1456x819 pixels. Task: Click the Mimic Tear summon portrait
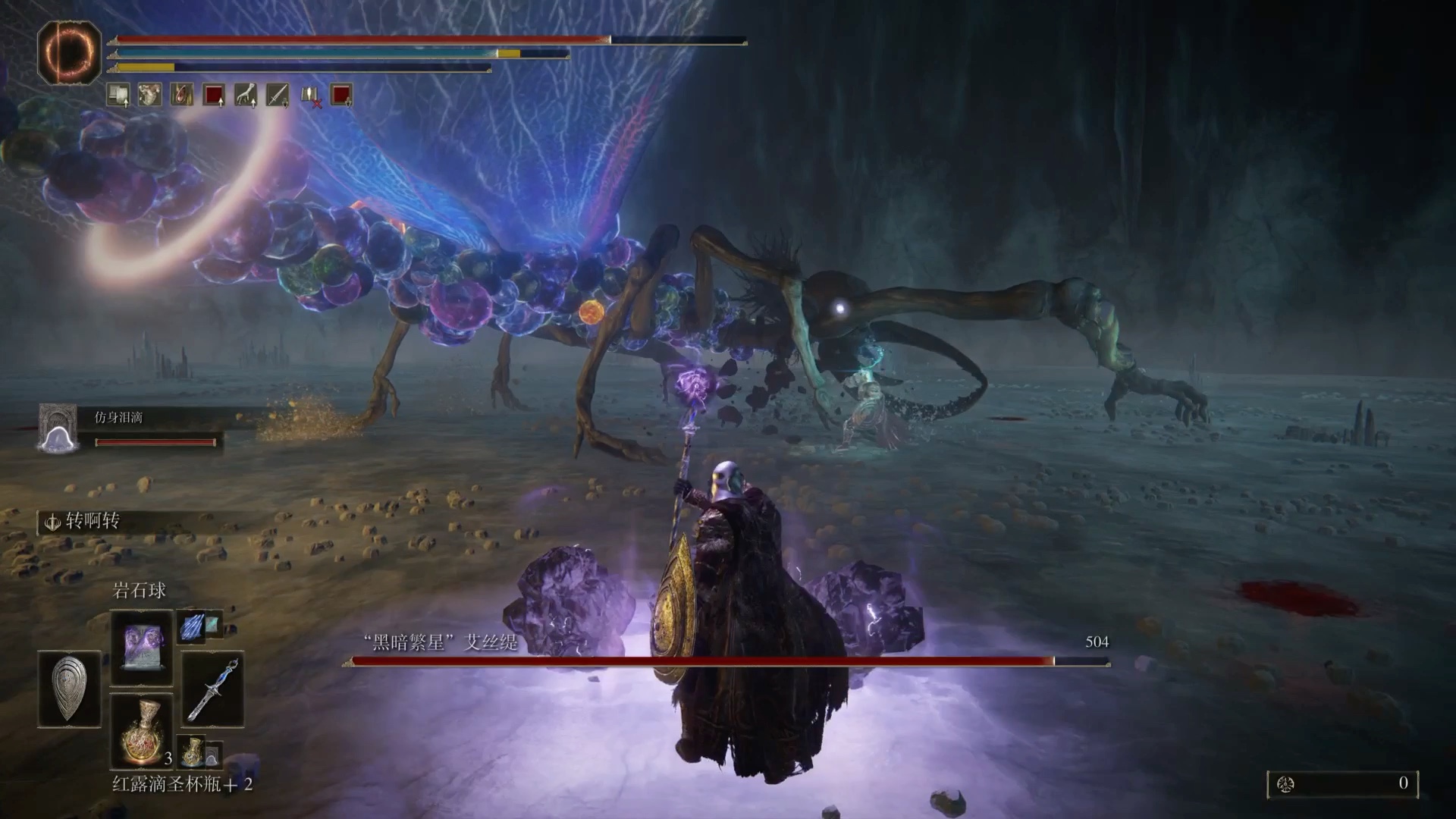point(58,428)
